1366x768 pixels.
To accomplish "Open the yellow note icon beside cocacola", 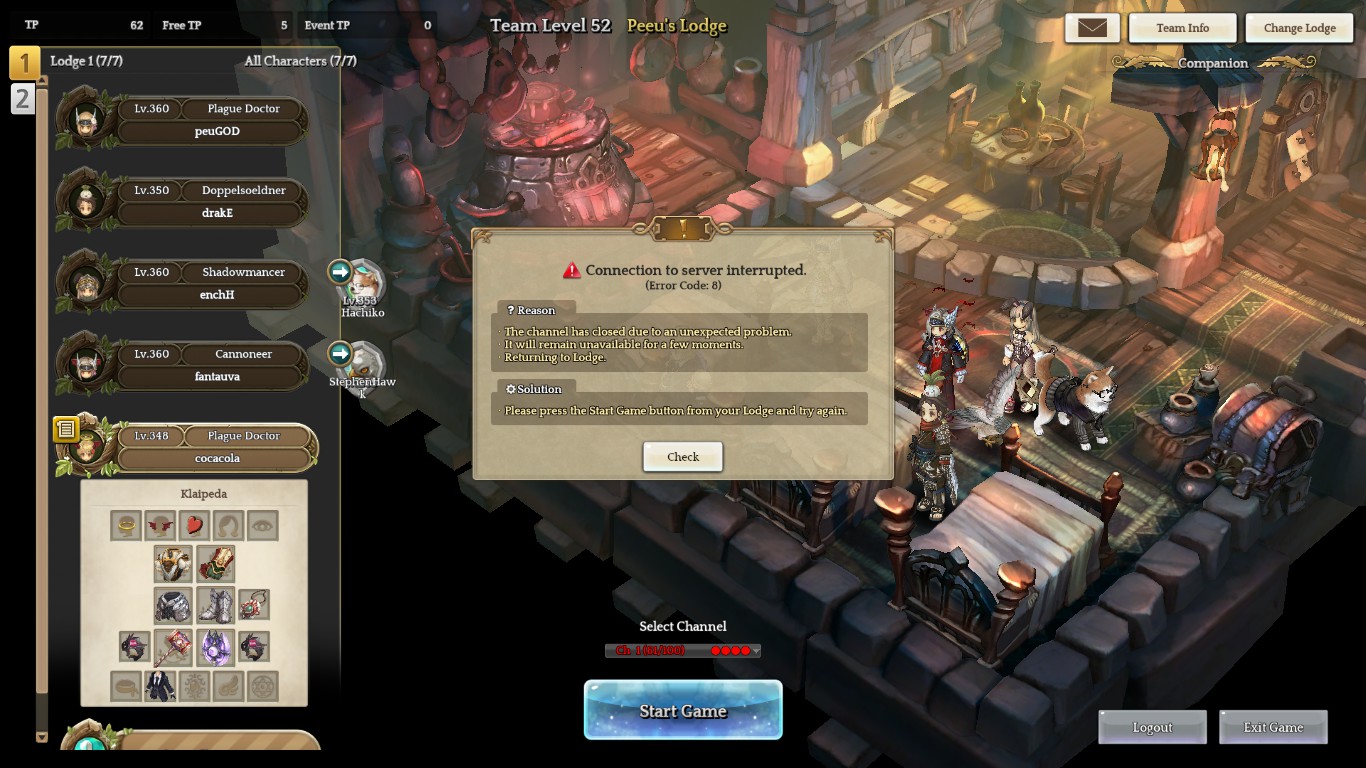I will pos(66,429).
